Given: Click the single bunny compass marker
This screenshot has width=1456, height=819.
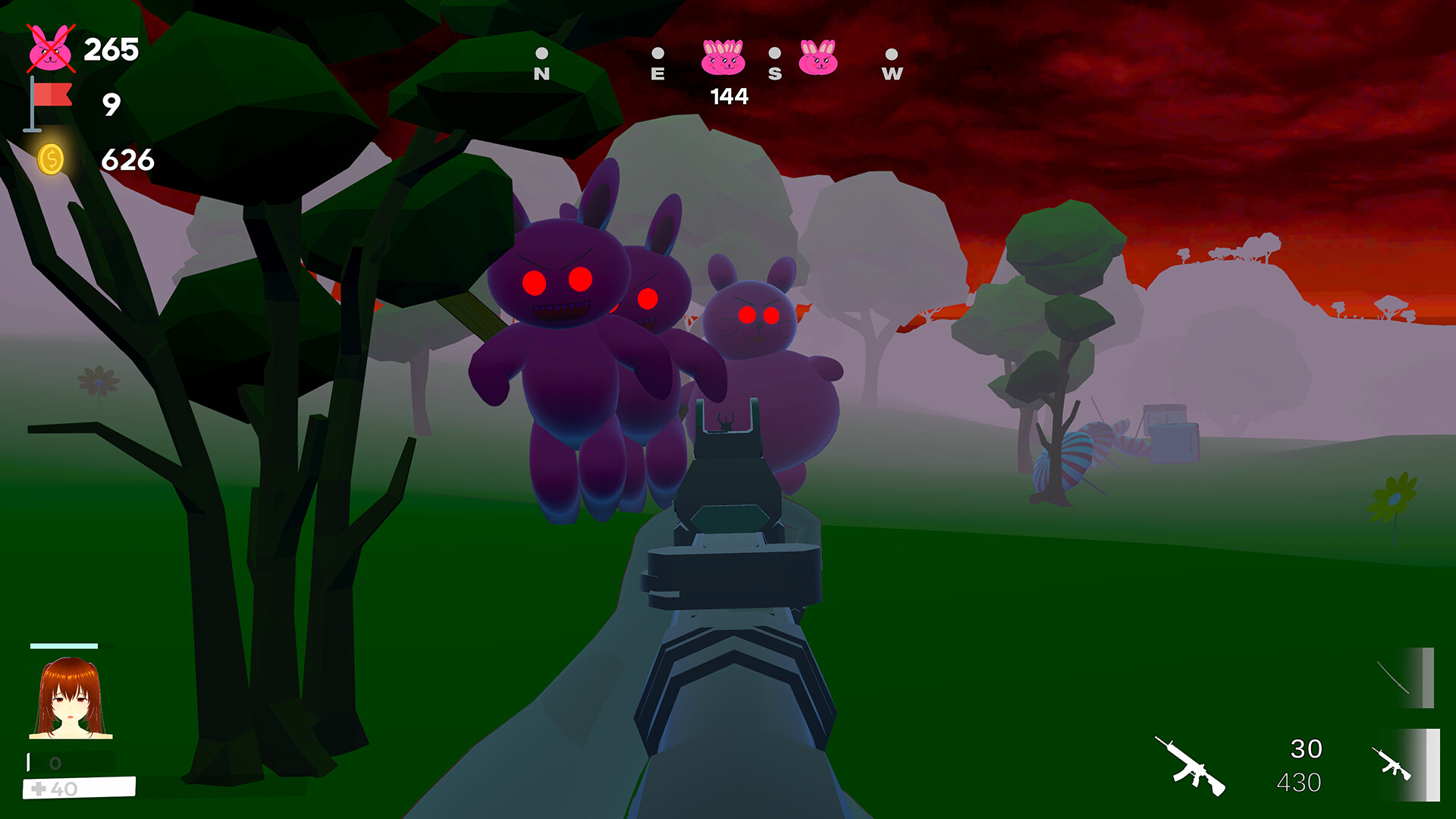Looking at the screenshot, I should click(x=818, y=58).
